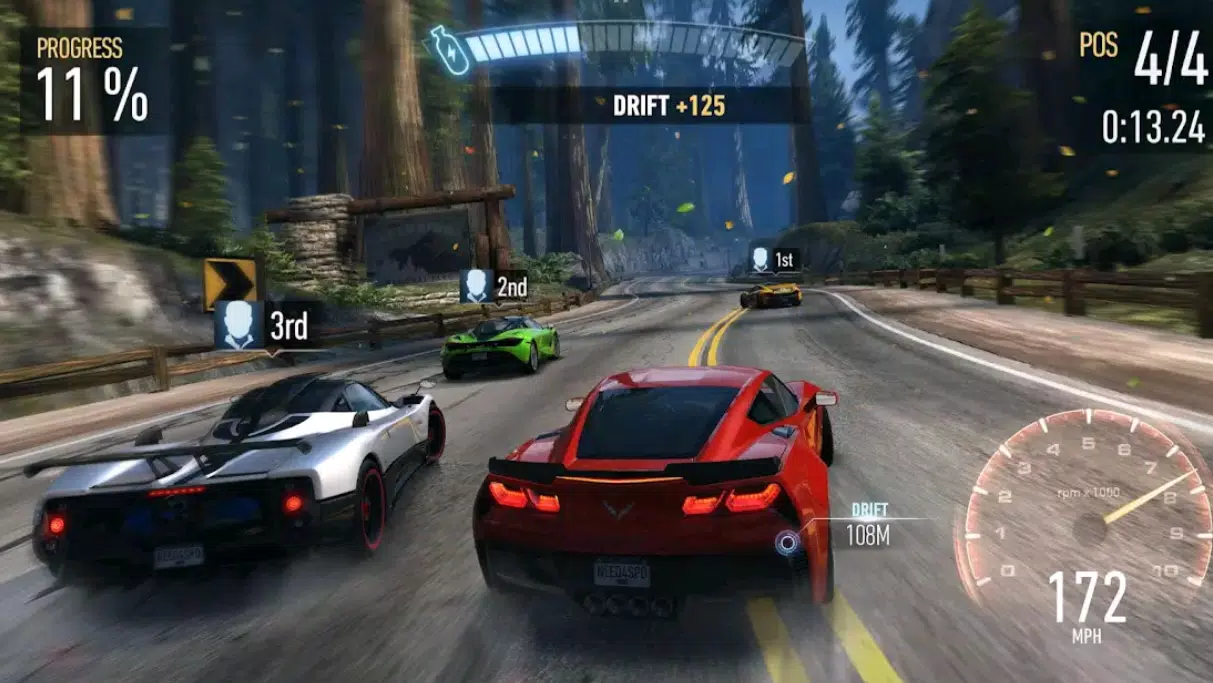This screenshot has height=683, width=1213.
Task: Select the 3rd place opponent marker
Action: tap(264, 325)
